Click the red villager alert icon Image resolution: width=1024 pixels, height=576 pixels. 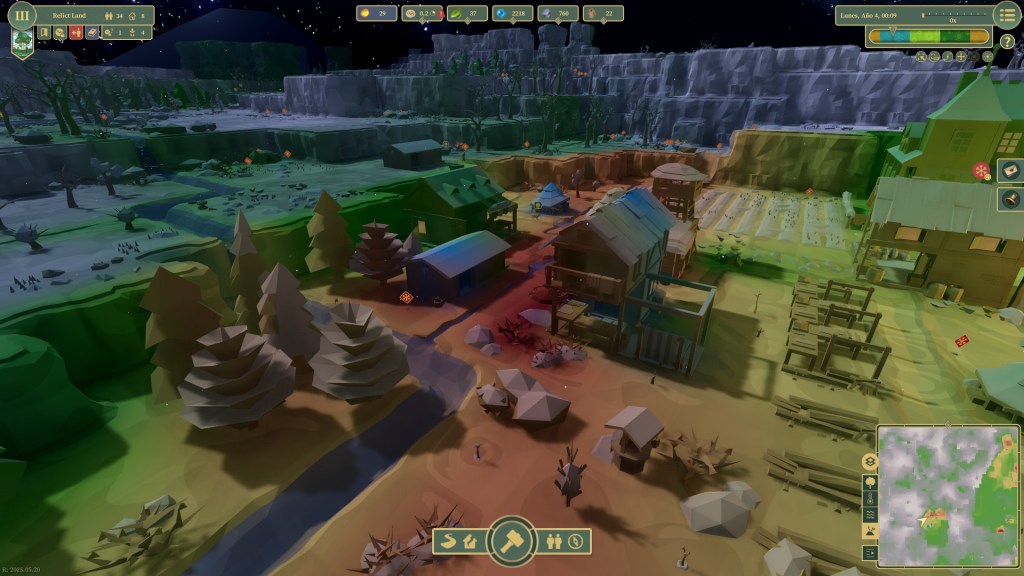[x=74, y=33]
